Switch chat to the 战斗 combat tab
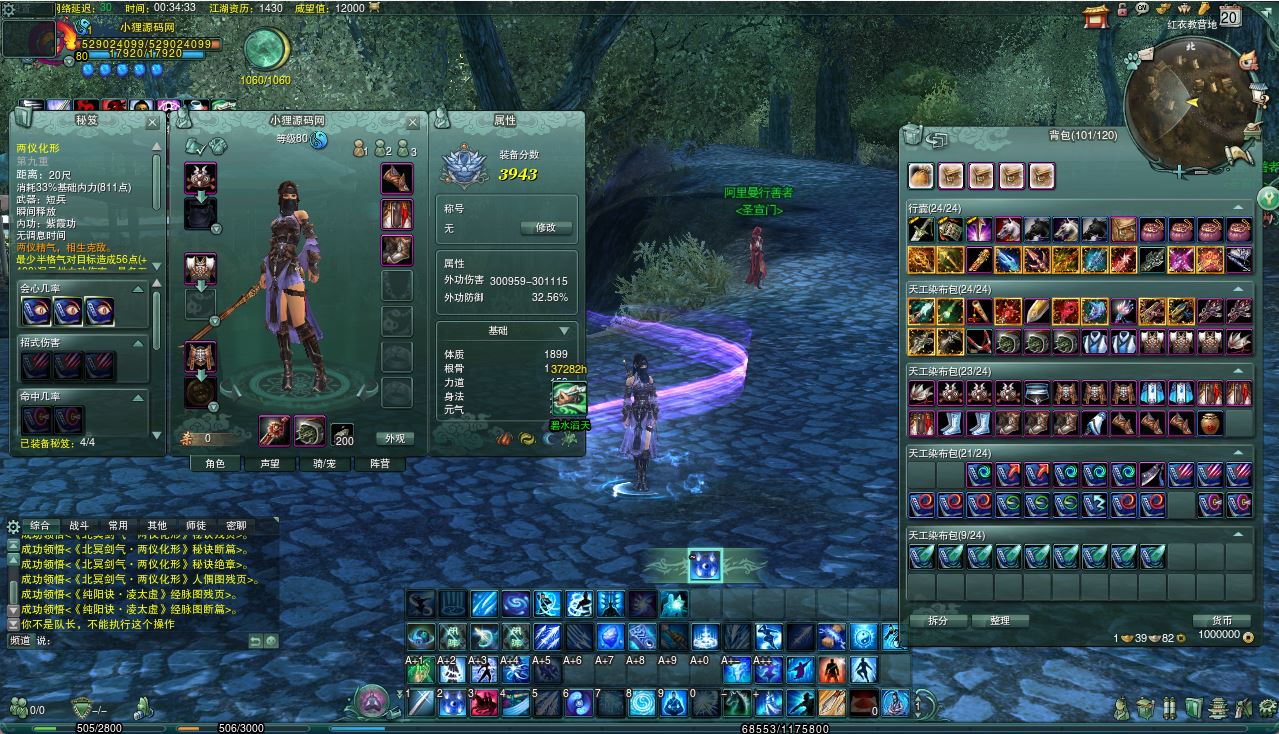1279x734 pixels. point(79,525)
